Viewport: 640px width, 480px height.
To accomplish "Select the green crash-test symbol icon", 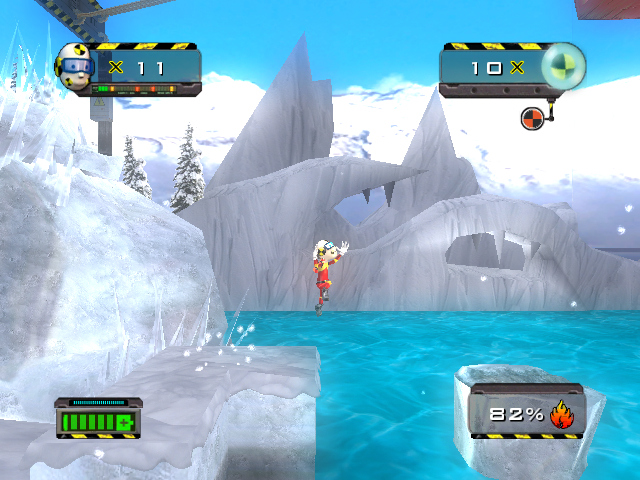I will (x=562, y=67).
